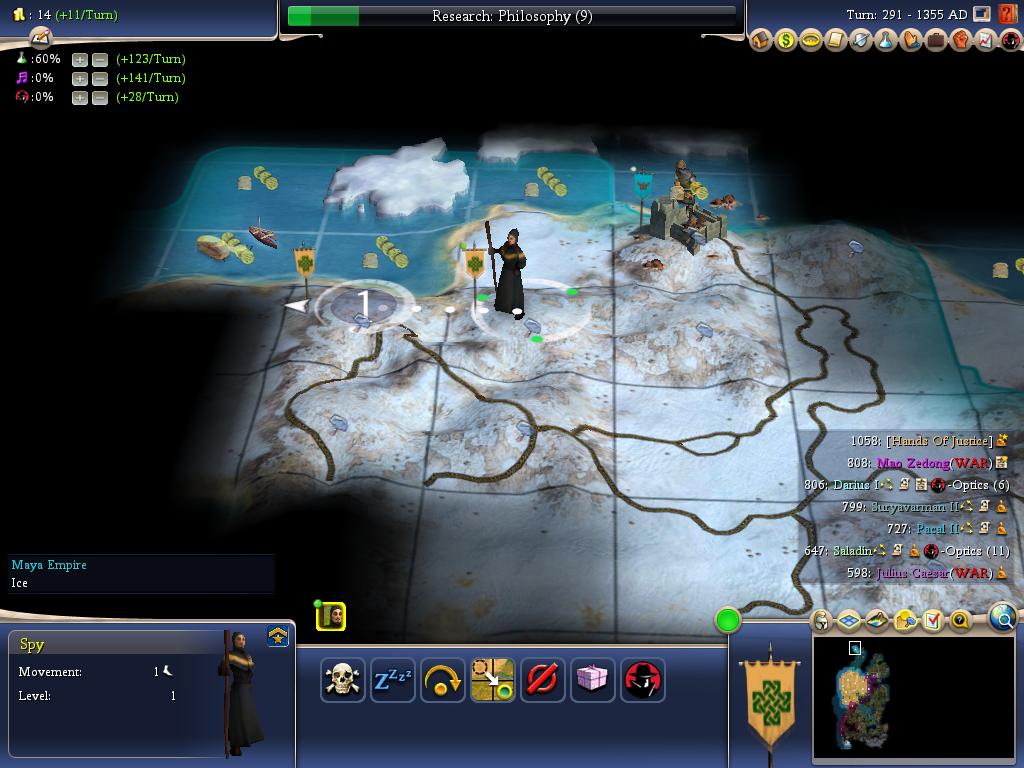The height and width of the screenshot is (768, 1024).
Task: Activate the Go To move command
Action: [492, 681]
